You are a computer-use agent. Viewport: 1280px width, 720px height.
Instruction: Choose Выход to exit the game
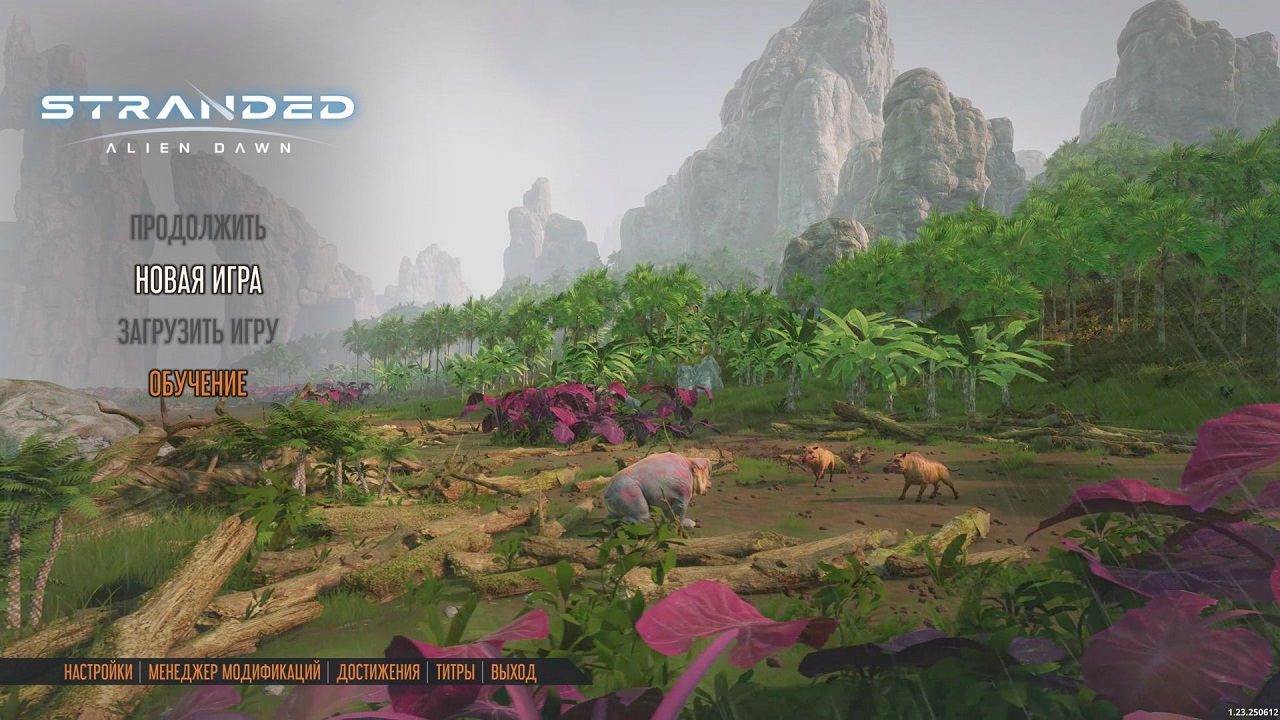(x=513, y=672)
